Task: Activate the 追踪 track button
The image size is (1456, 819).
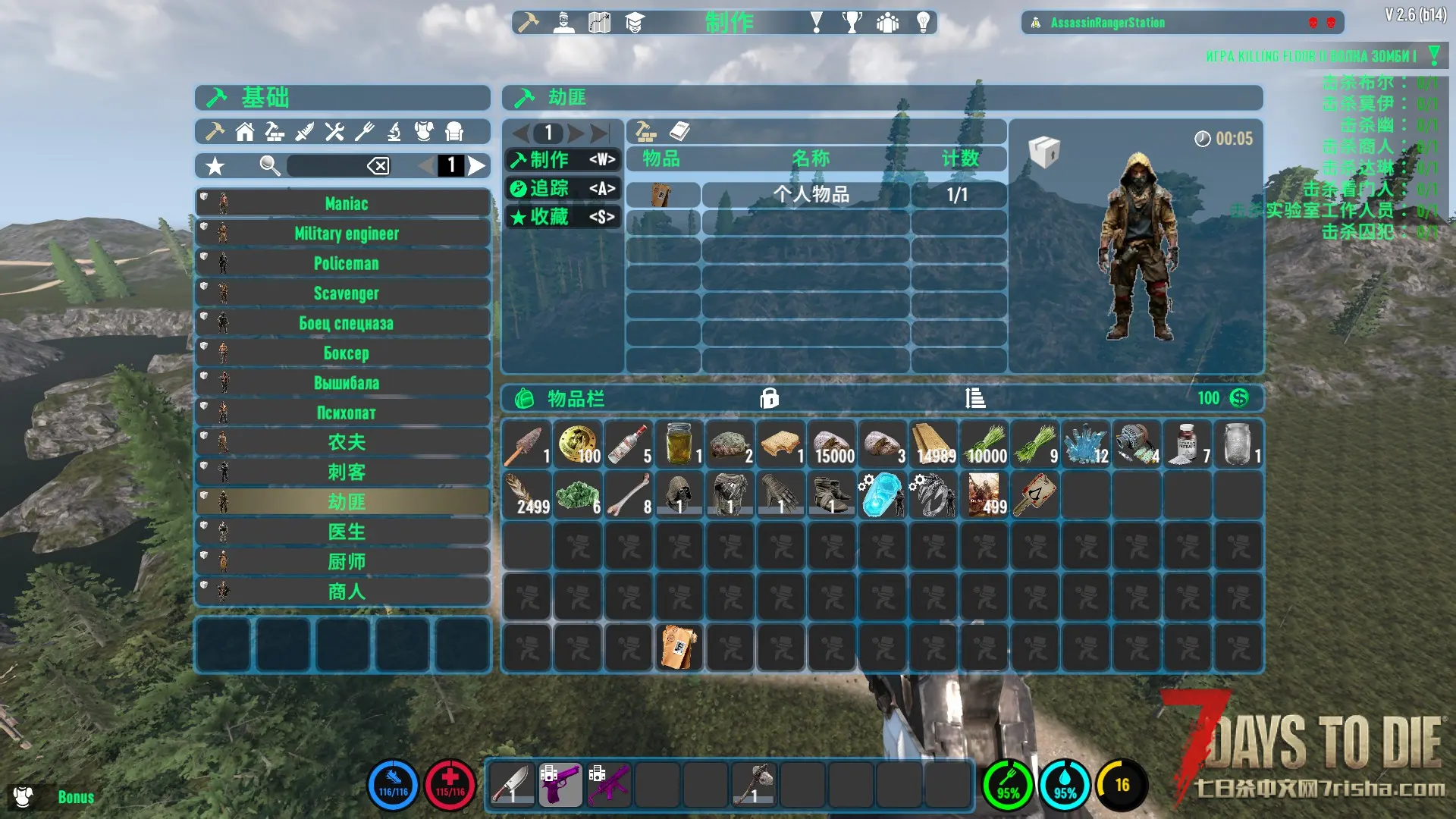Action: 562,188
